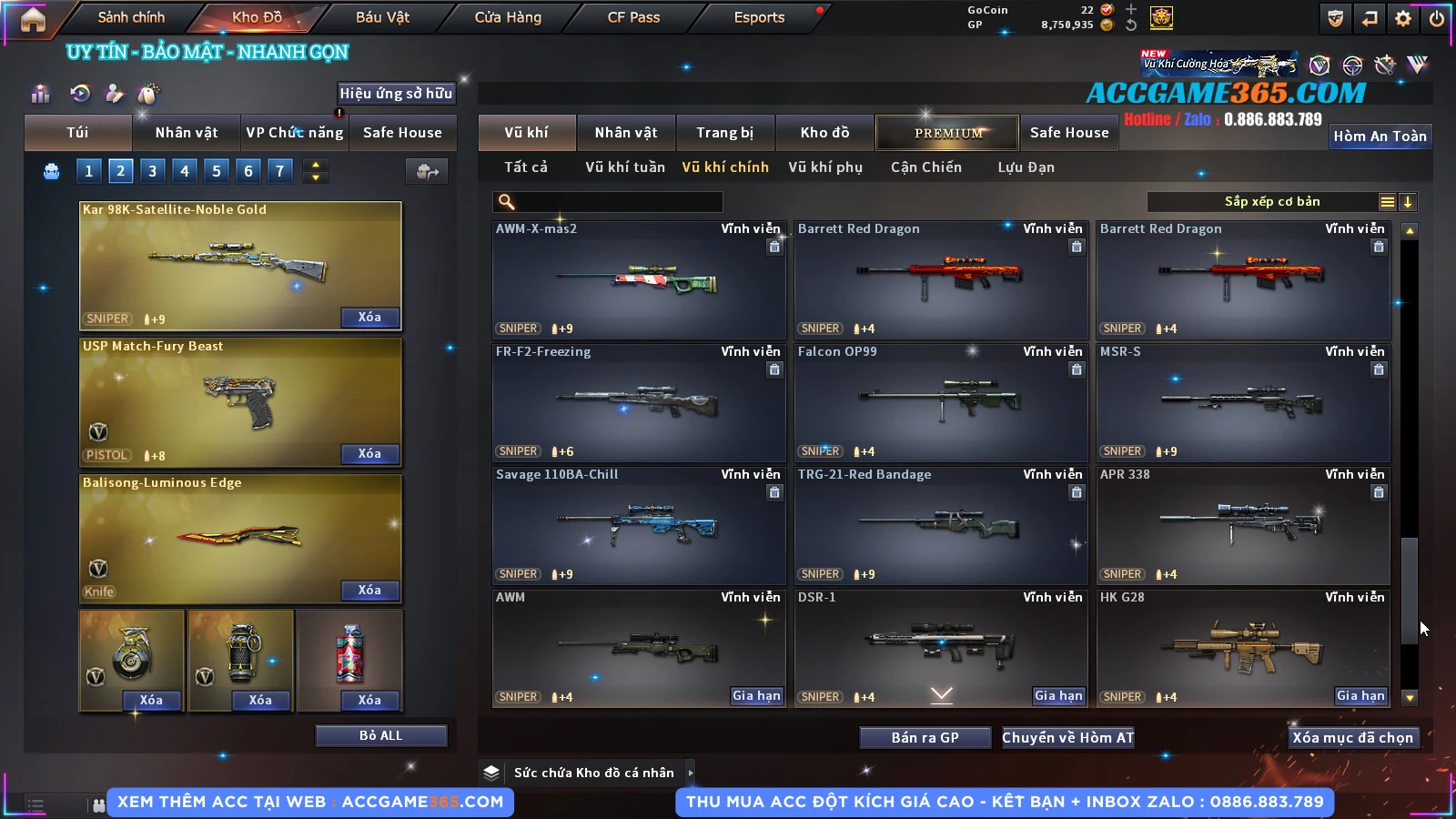Open the Sắp xếp cơ bản sort dropdown
The image size is (1456, 819).
pyautogui.click(x=1272, y=202)
